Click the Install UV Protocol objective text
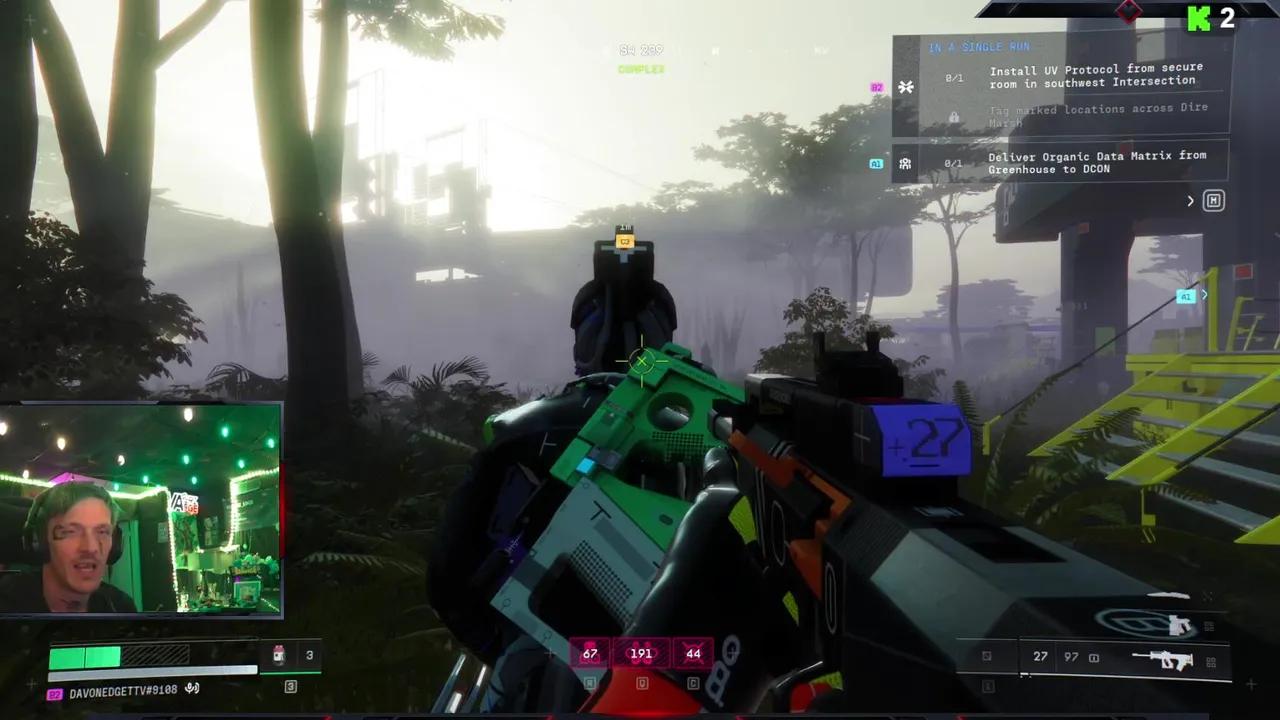 click(x=1096, y=76)
